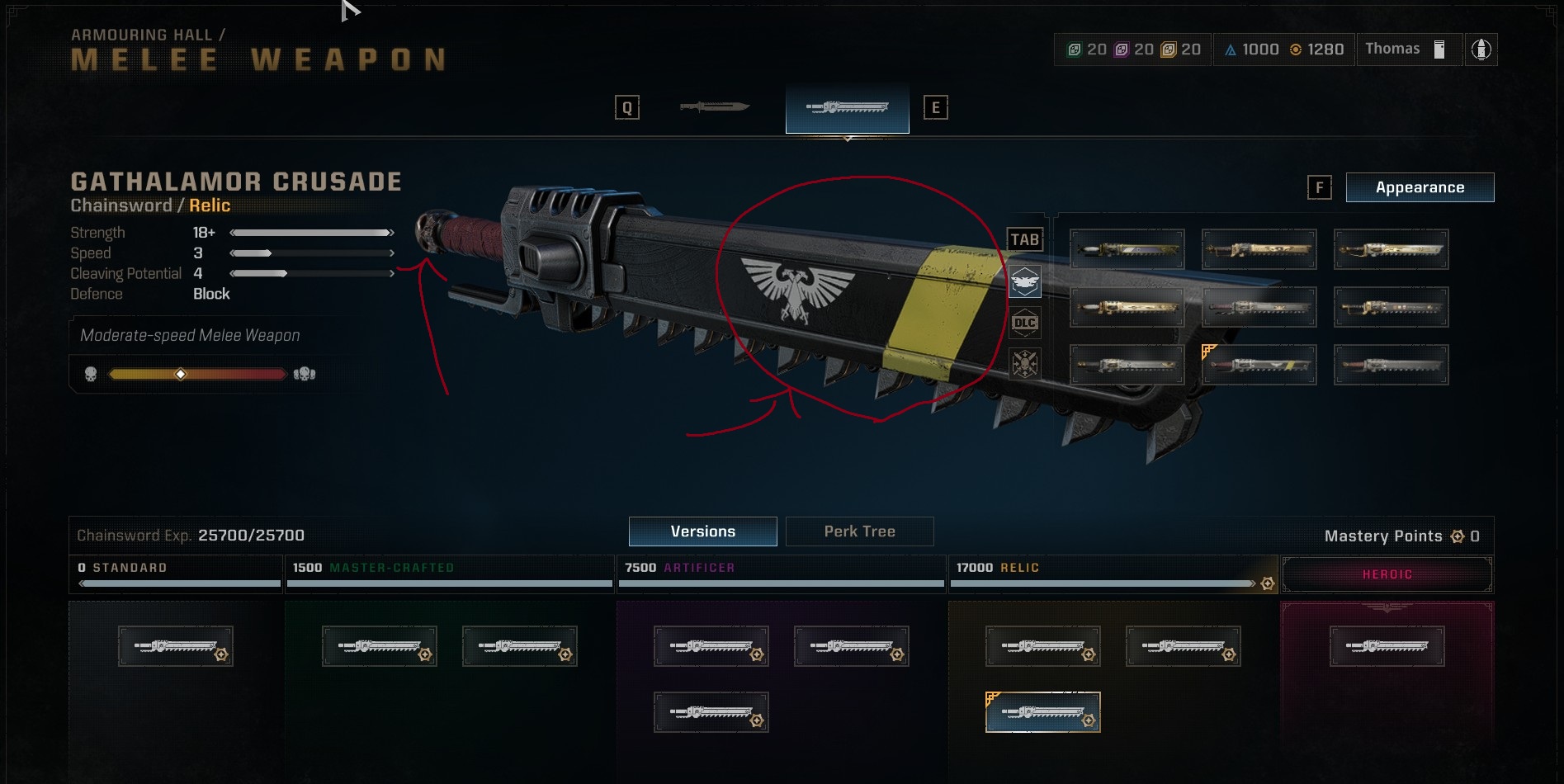The width and height of the screenshot is (1564, 784).
Task: Select the chainsword weapon icon
Action: tap(847, 106)
